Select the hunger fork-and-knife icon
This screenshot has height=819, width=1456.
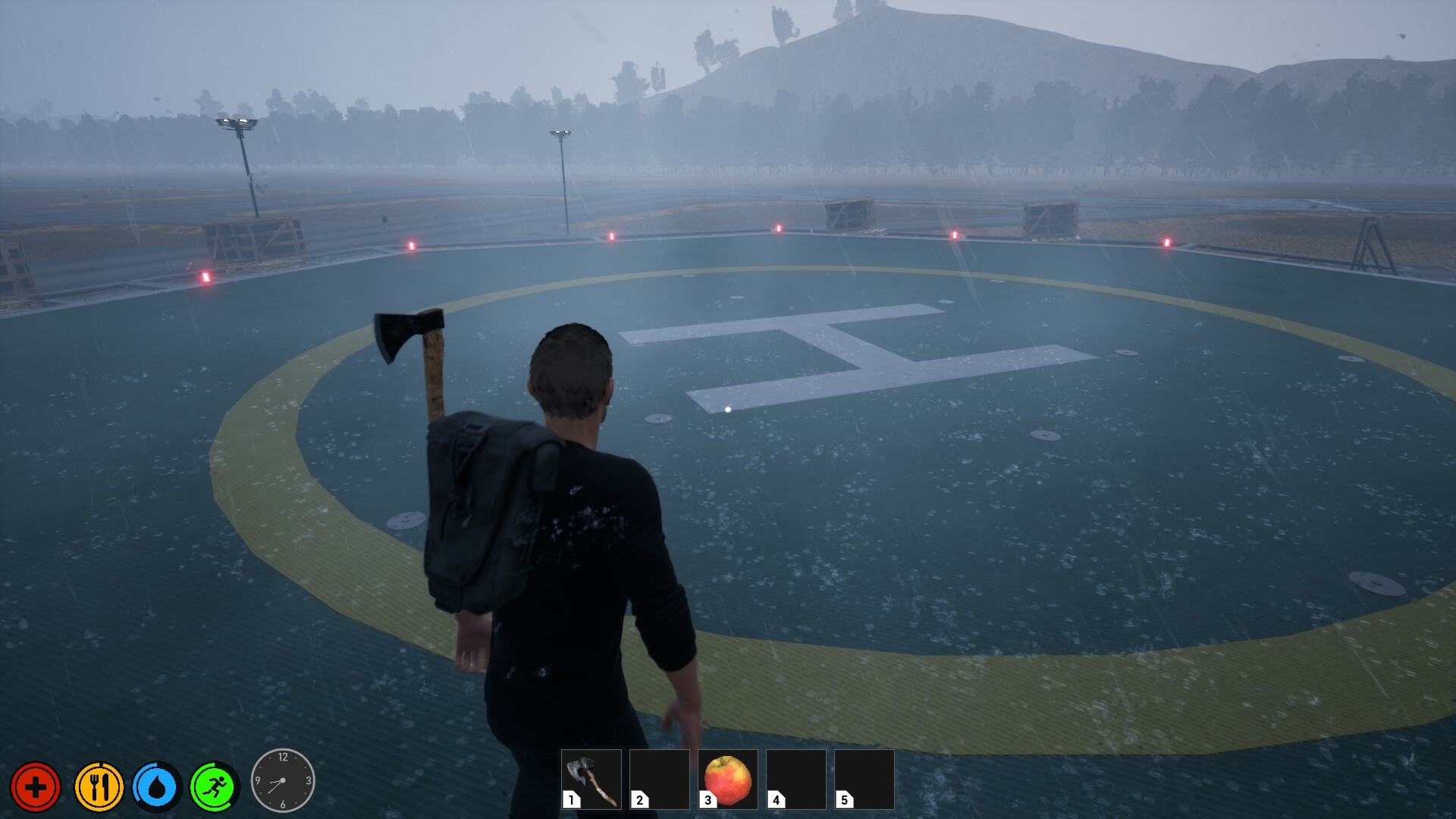tap(99, 787)
